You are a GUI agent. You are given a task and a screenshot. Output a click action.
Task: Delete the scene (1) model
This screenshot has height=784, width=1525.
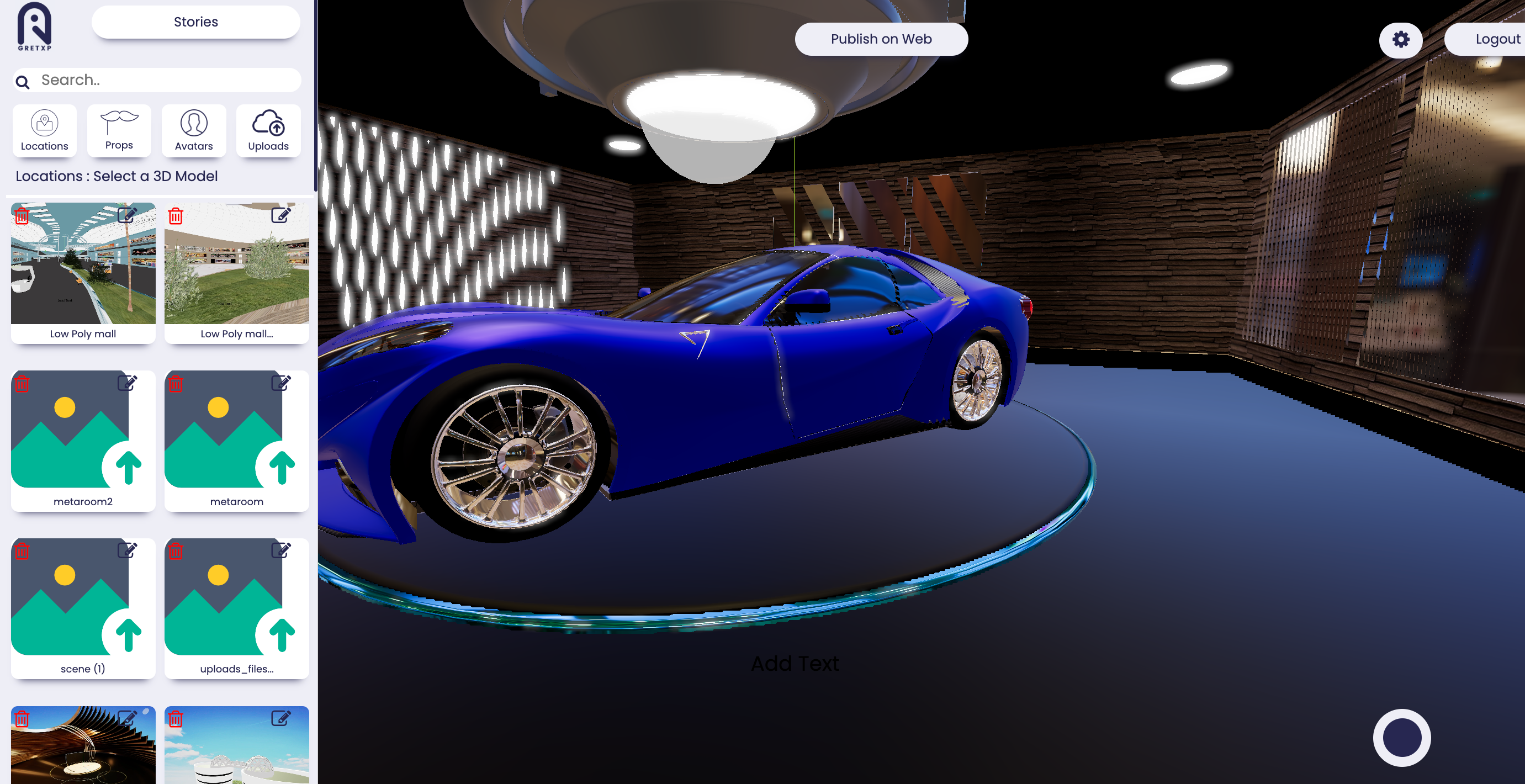tap(22, 552)
